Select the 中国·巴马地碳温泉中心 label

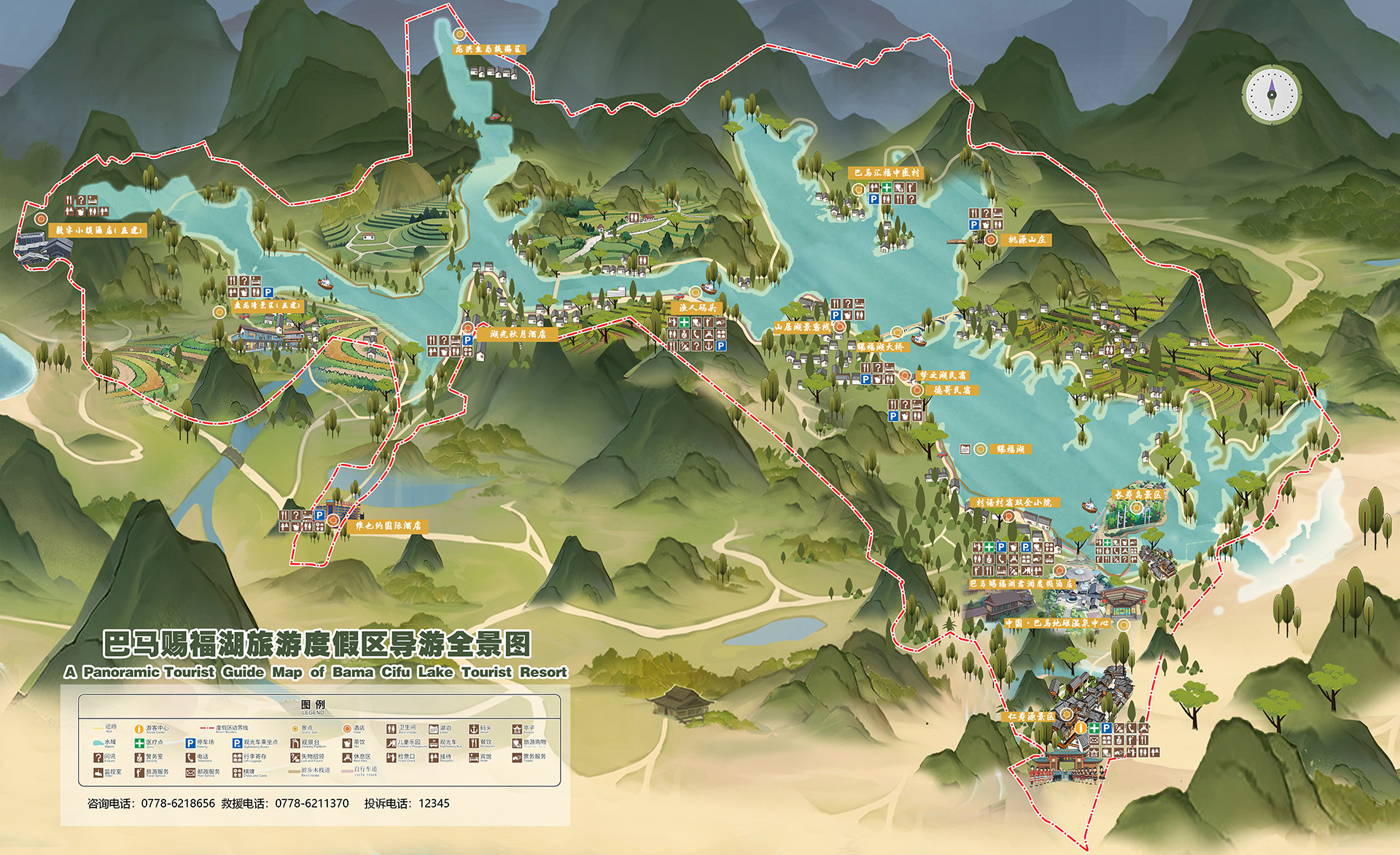[1057, 623]
